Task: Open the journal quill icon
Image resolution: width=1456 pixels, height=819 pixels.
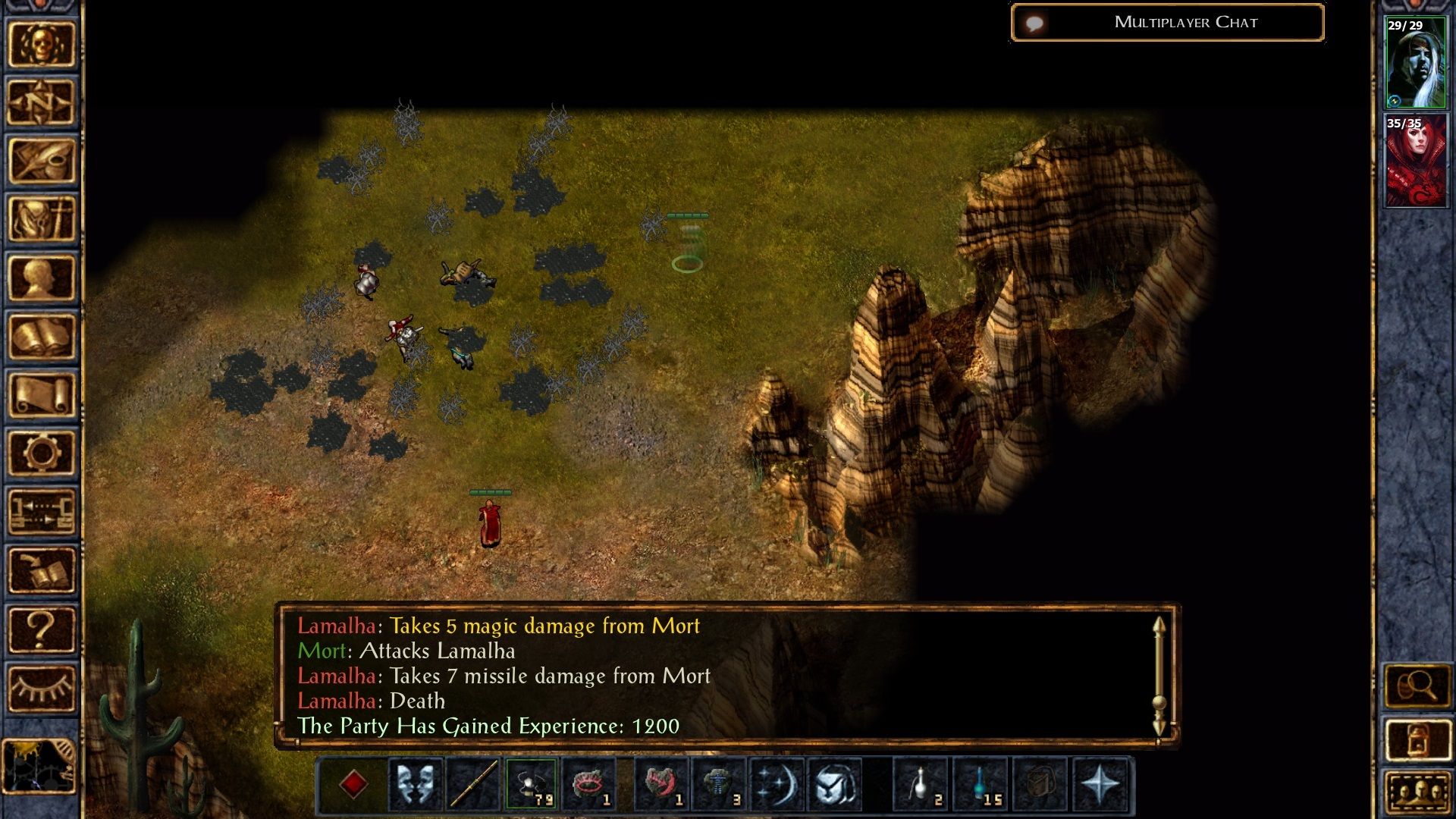Action: 42,161
